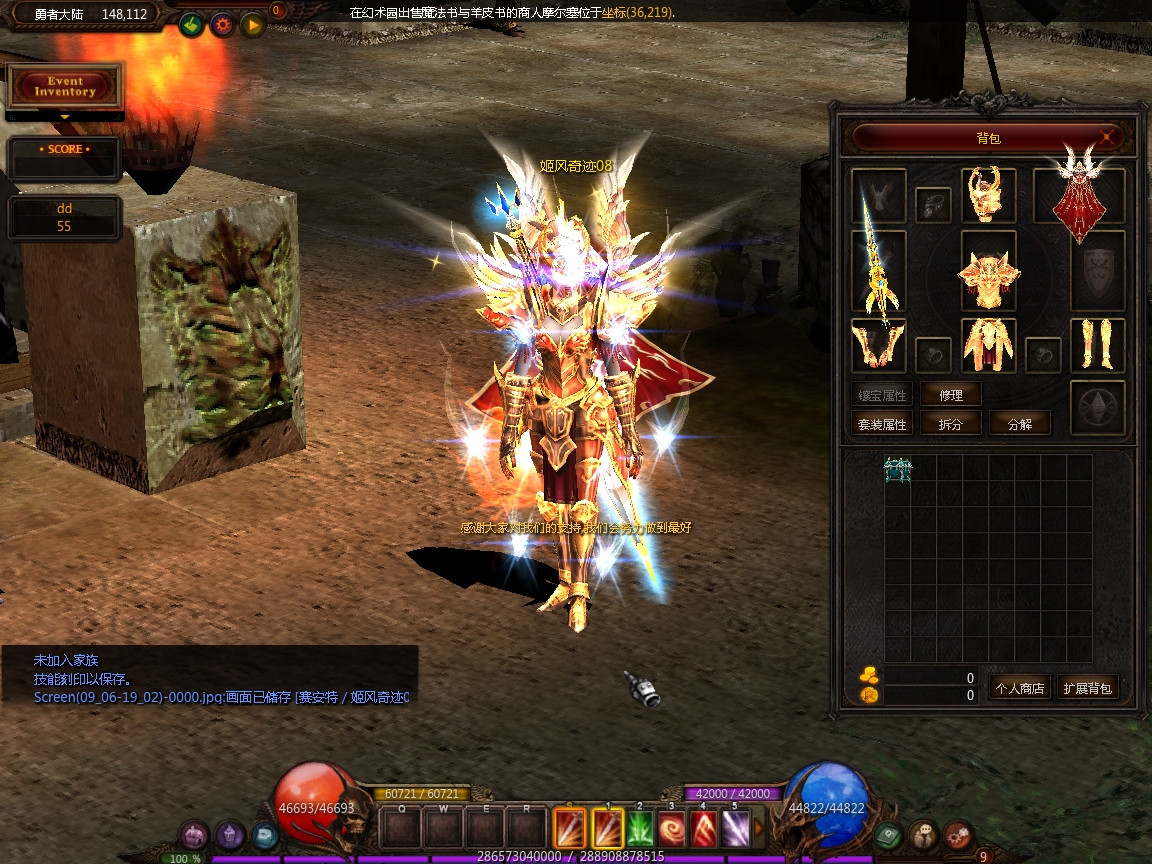Open 套装属性 set attributes
The image size is (1152, 864).
882,424
